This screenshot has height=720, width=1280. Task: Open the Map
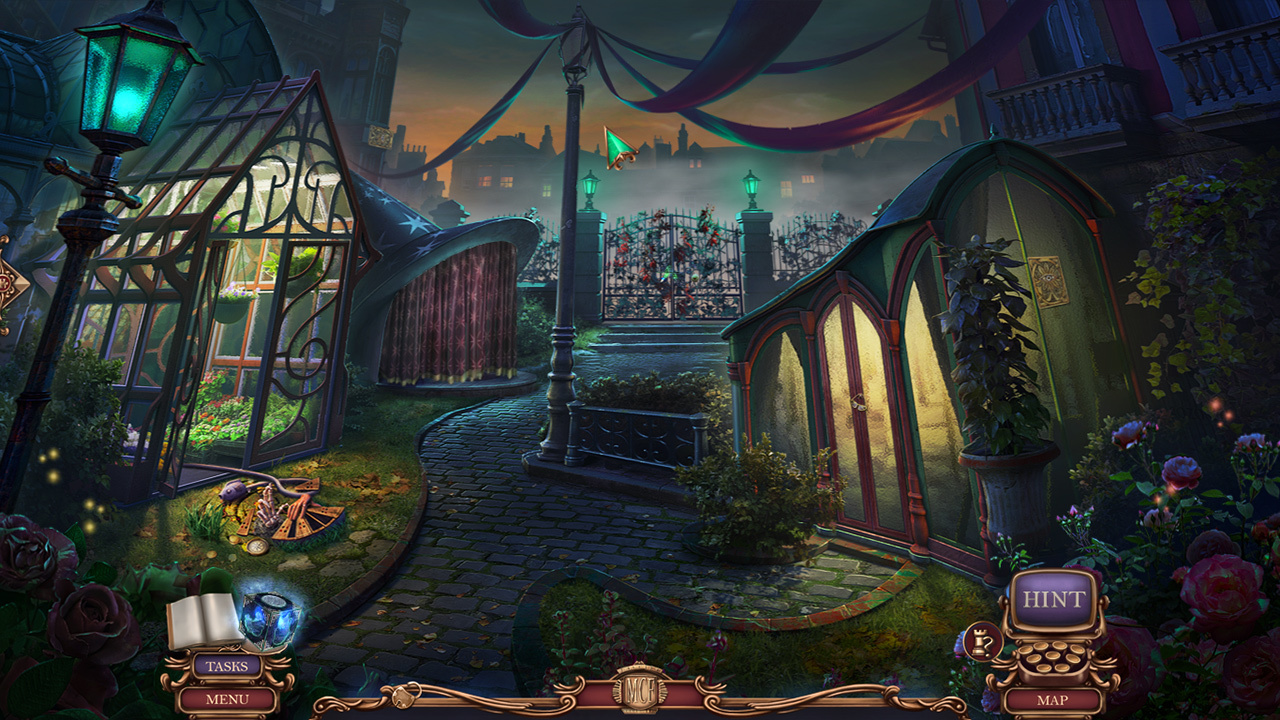coord(1052,700)
